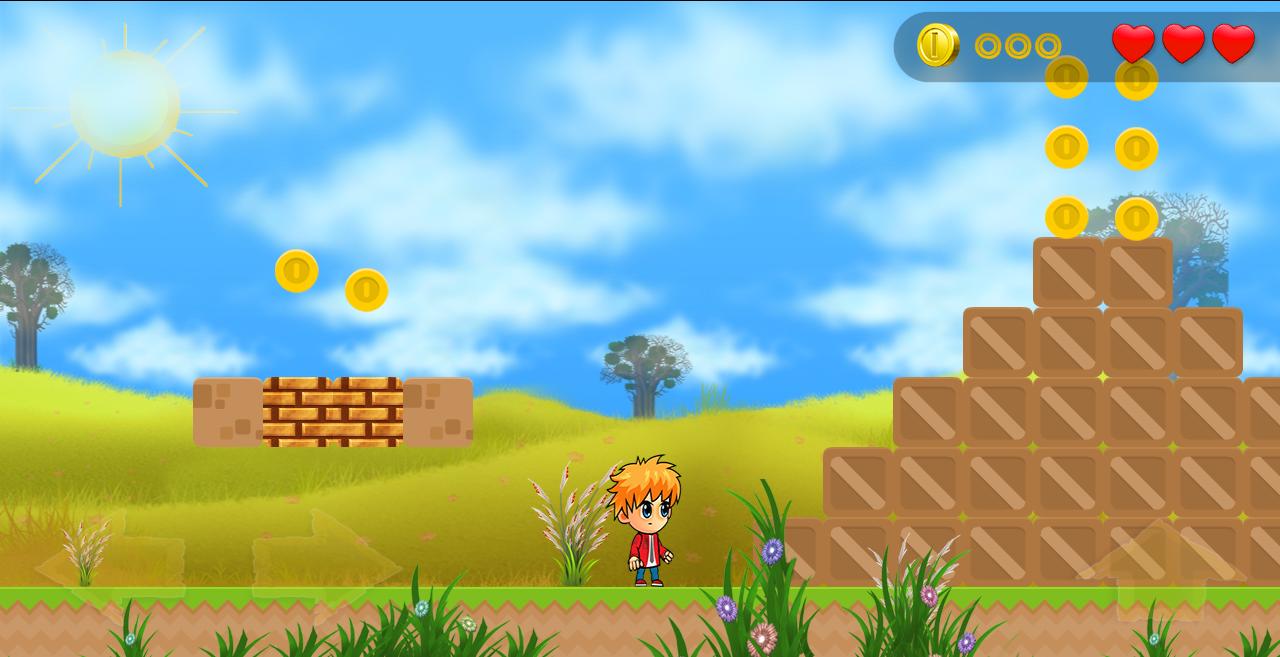
Task: Tap the translucent right arrow move button
Action: [x=325, y=567]
